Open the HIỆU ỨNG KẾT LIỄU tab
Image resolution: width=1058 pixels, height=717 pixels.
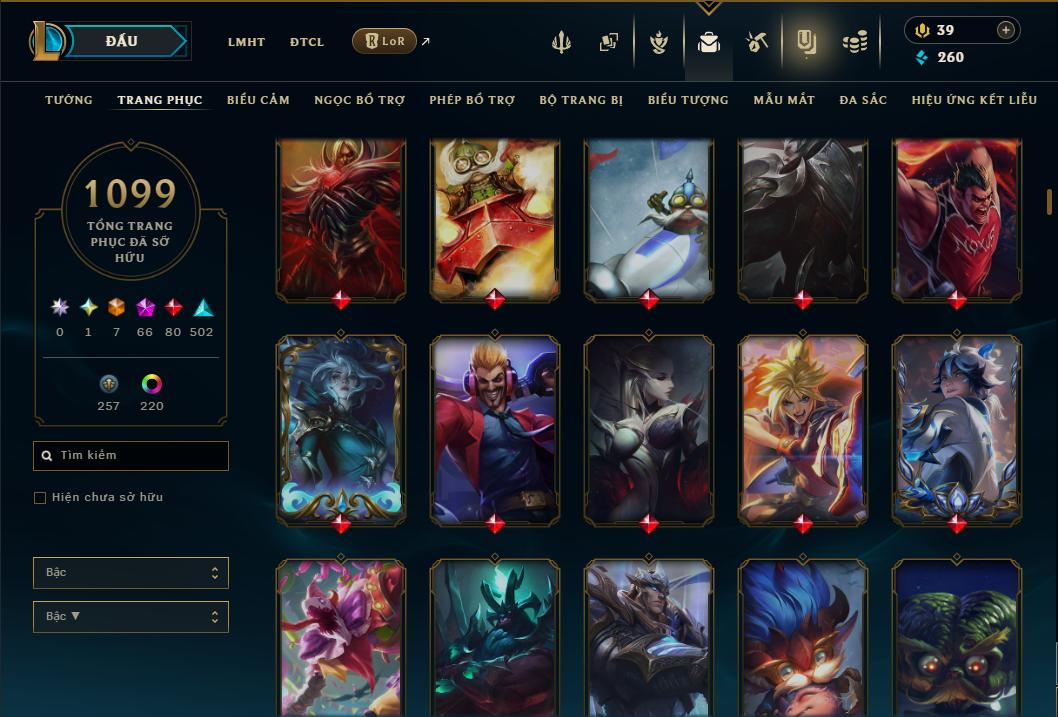pyautogui.click(x=974, y=100)
